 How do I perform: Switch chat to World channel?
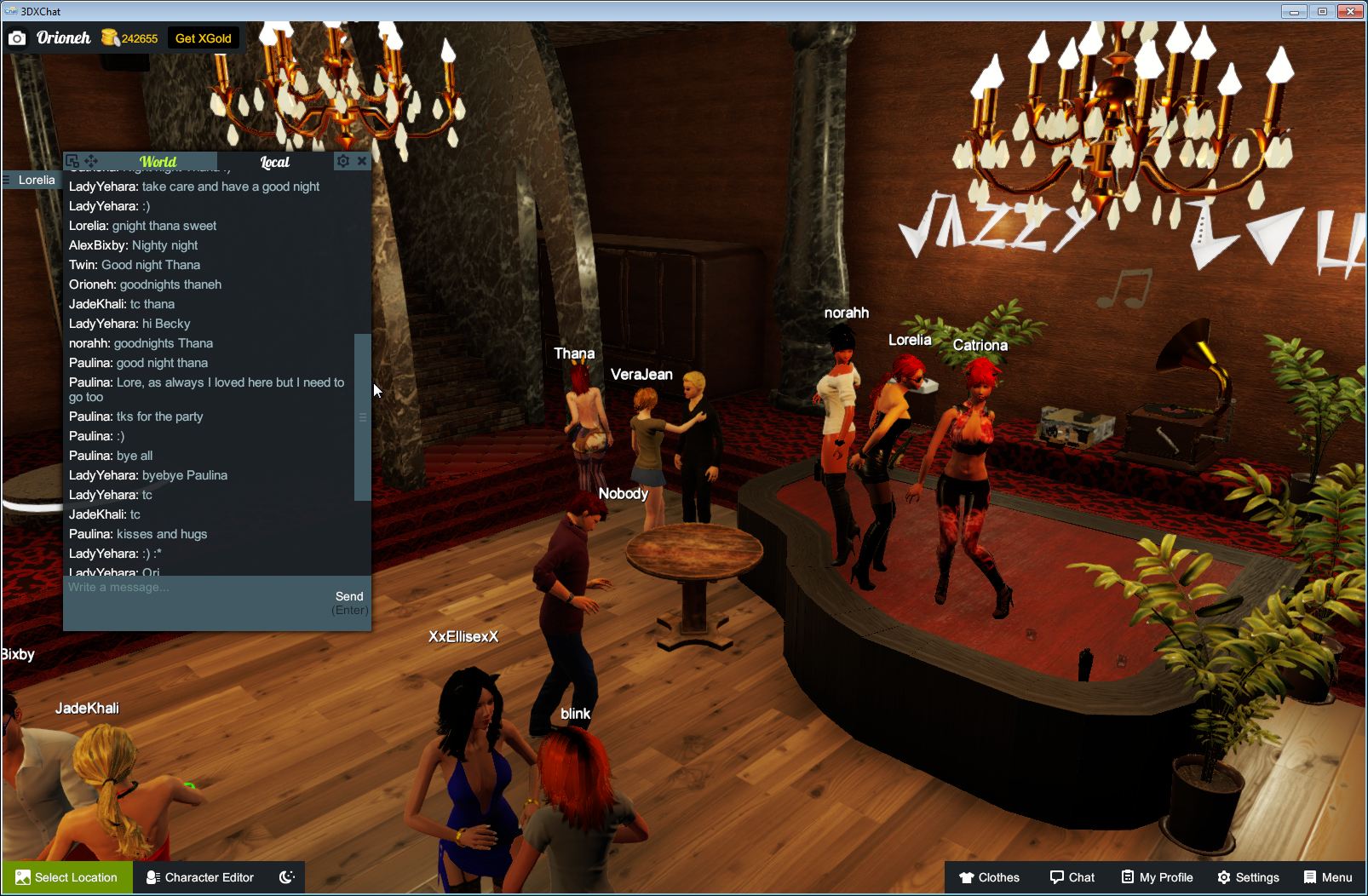[158, 162]
